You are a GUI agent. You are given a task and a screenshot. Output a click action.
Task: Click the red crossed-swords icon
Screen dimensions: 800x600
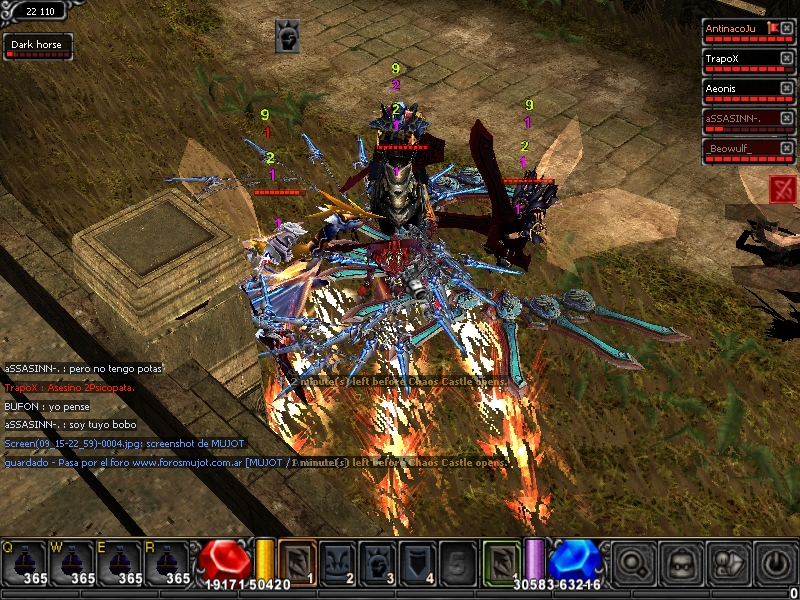[x=783, y=187]
